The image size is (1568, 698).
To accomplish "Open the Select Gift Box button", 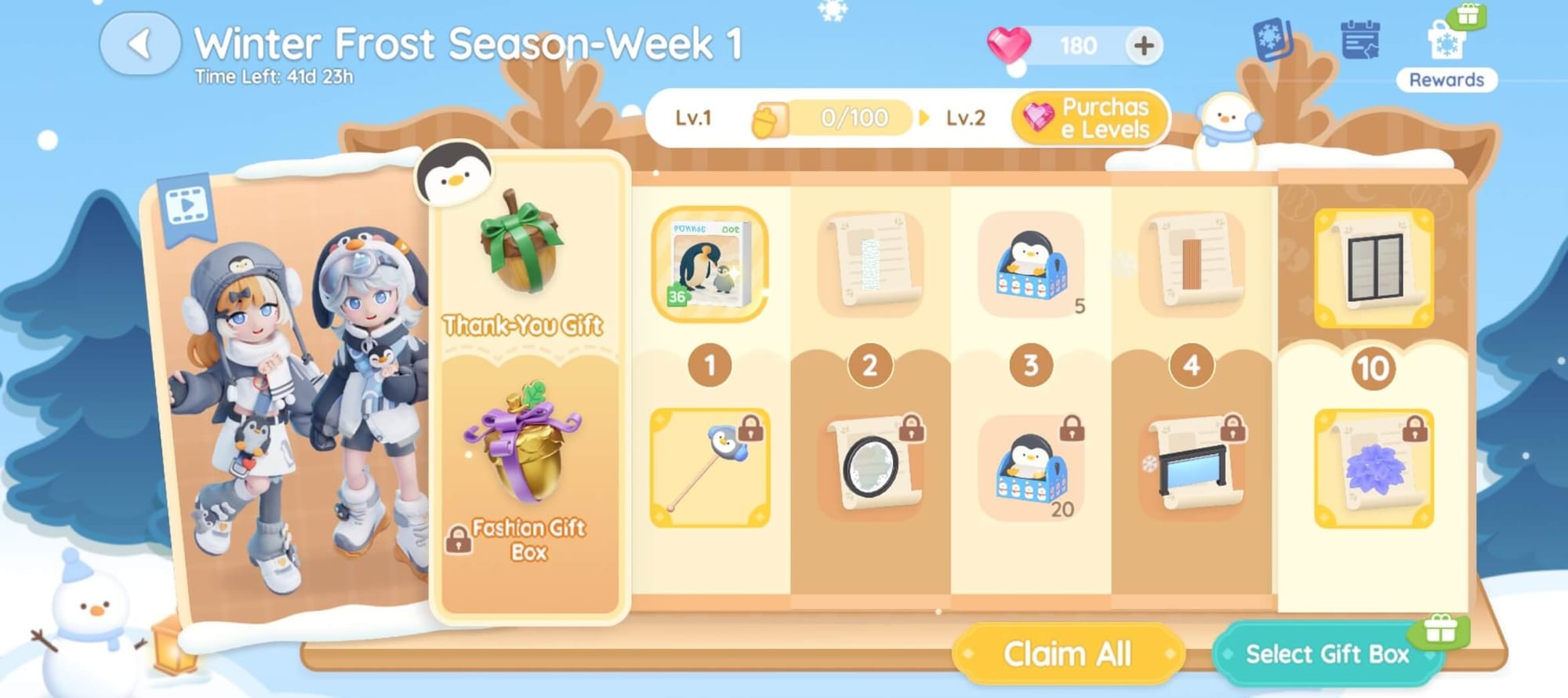I will (1327, 653).
